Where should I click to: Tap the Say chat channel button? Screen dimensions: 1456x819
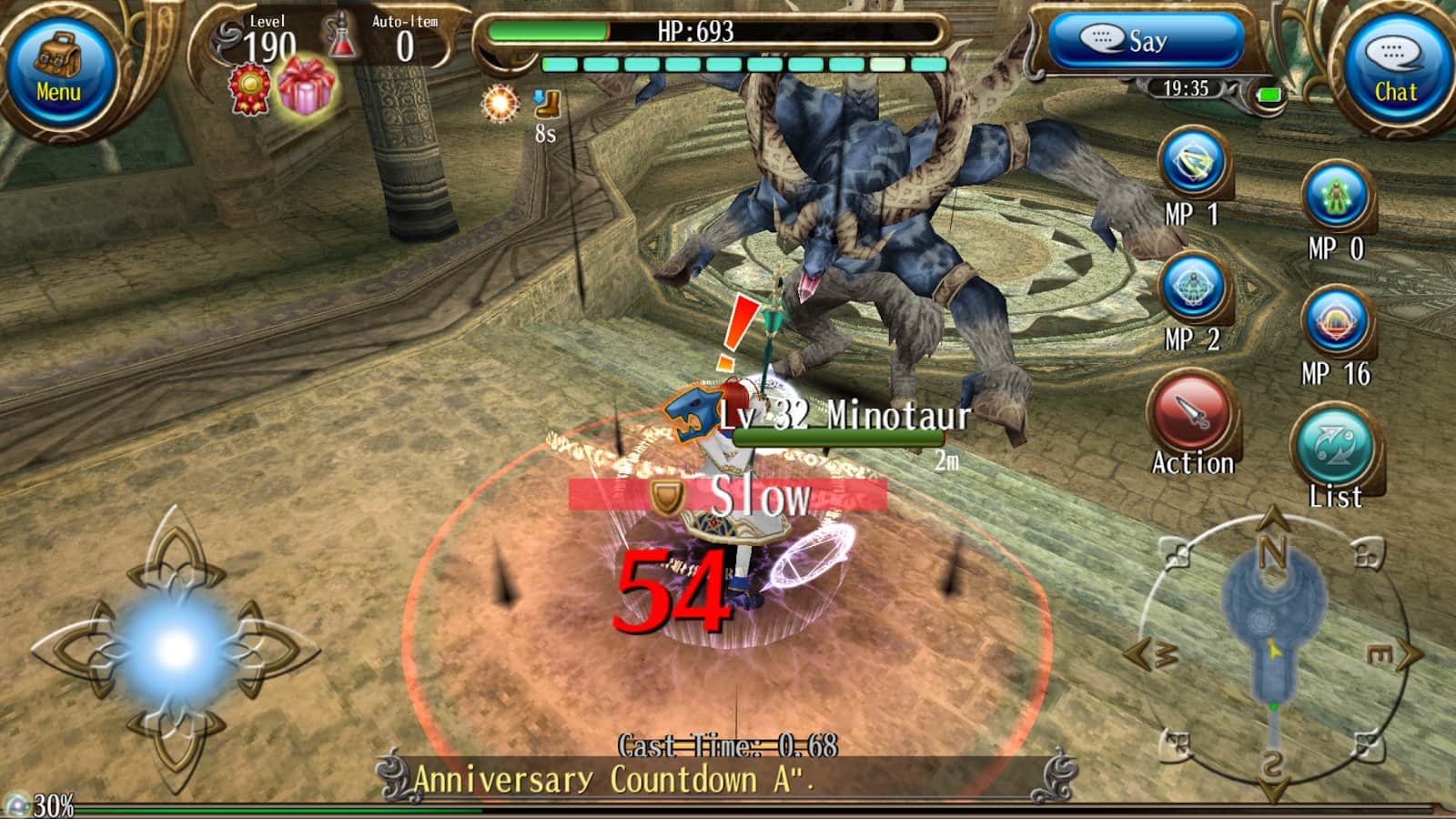coord(1145,41)
